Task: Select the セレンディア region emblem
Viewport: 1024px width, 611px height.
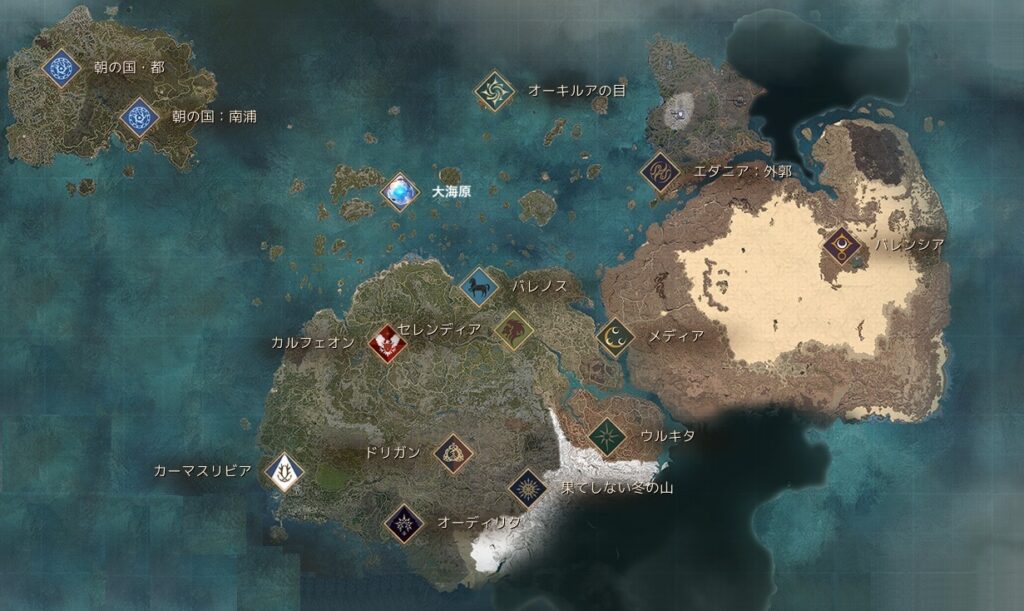Action: 514,330
